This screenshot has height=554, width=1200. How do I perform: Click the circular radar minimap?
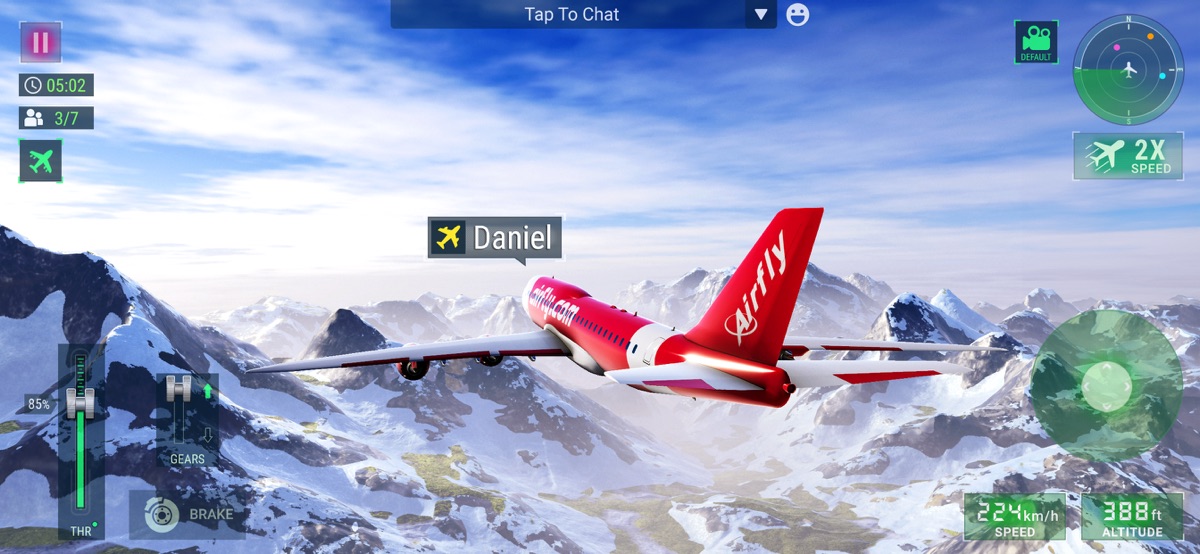pyautogui.click(x=1128, y=69)
